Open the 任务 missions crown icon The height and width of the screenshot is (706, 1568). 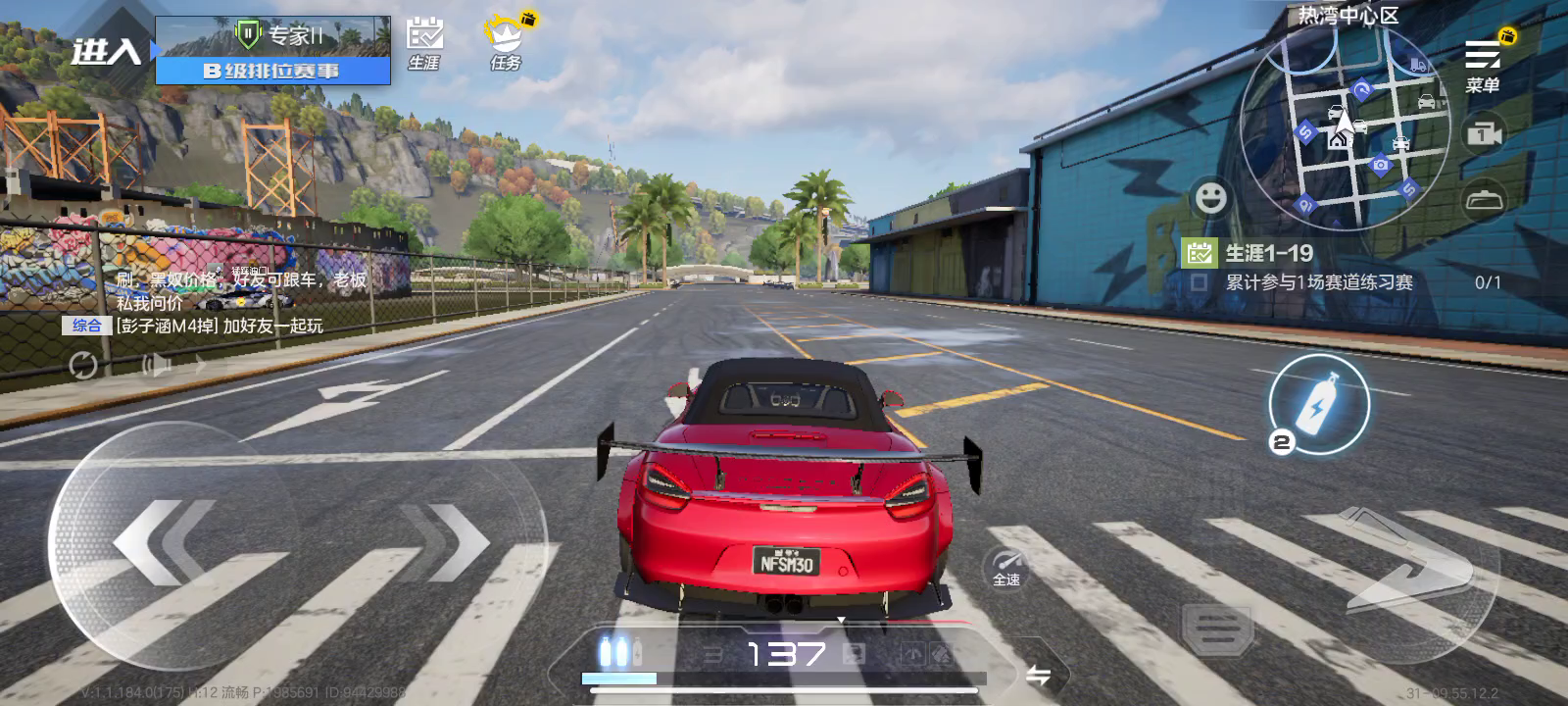[506, 43]
